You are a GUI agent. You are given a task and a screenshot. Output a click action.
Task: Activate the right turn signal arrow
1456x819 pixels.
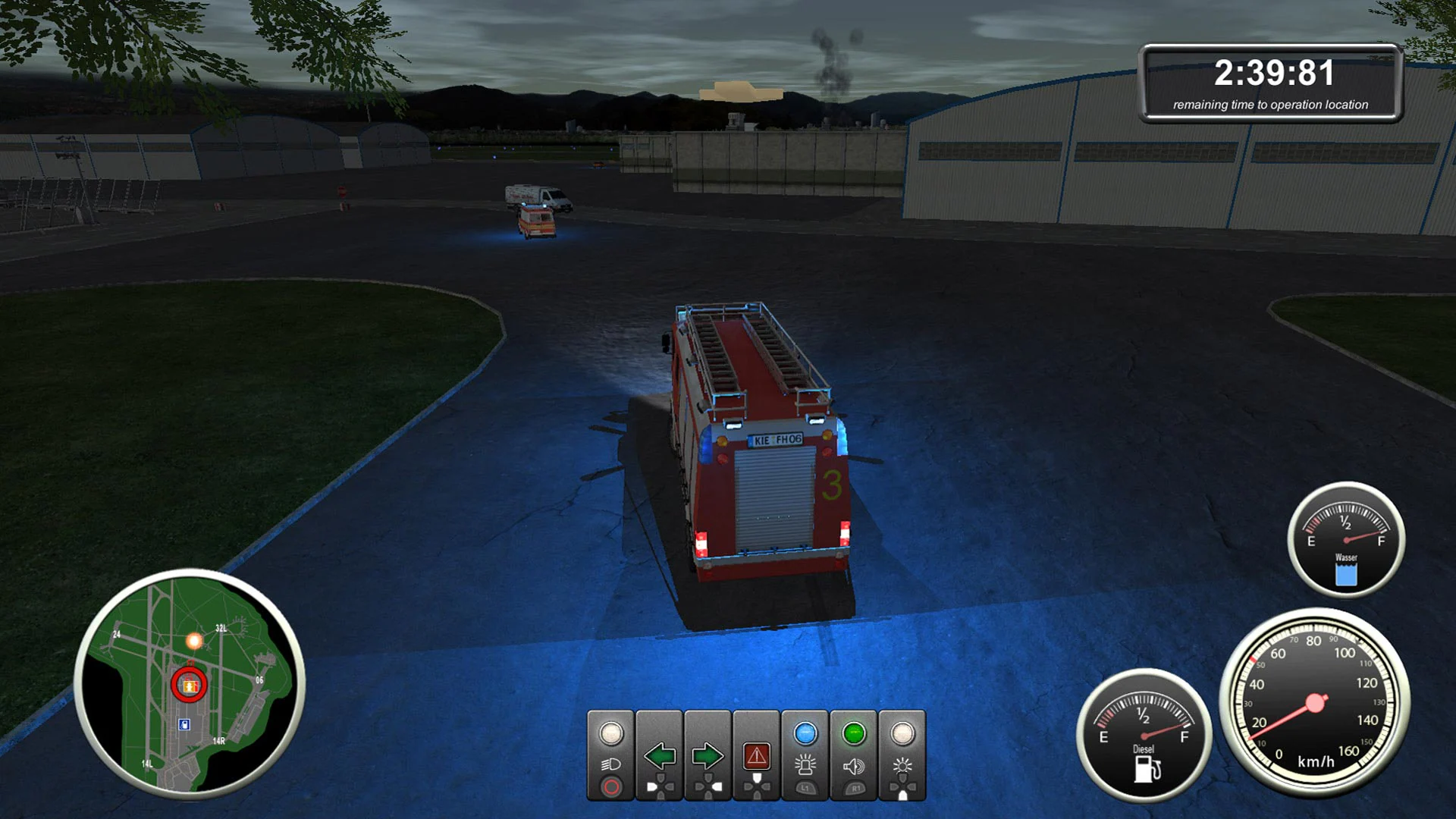pos(708,755)
